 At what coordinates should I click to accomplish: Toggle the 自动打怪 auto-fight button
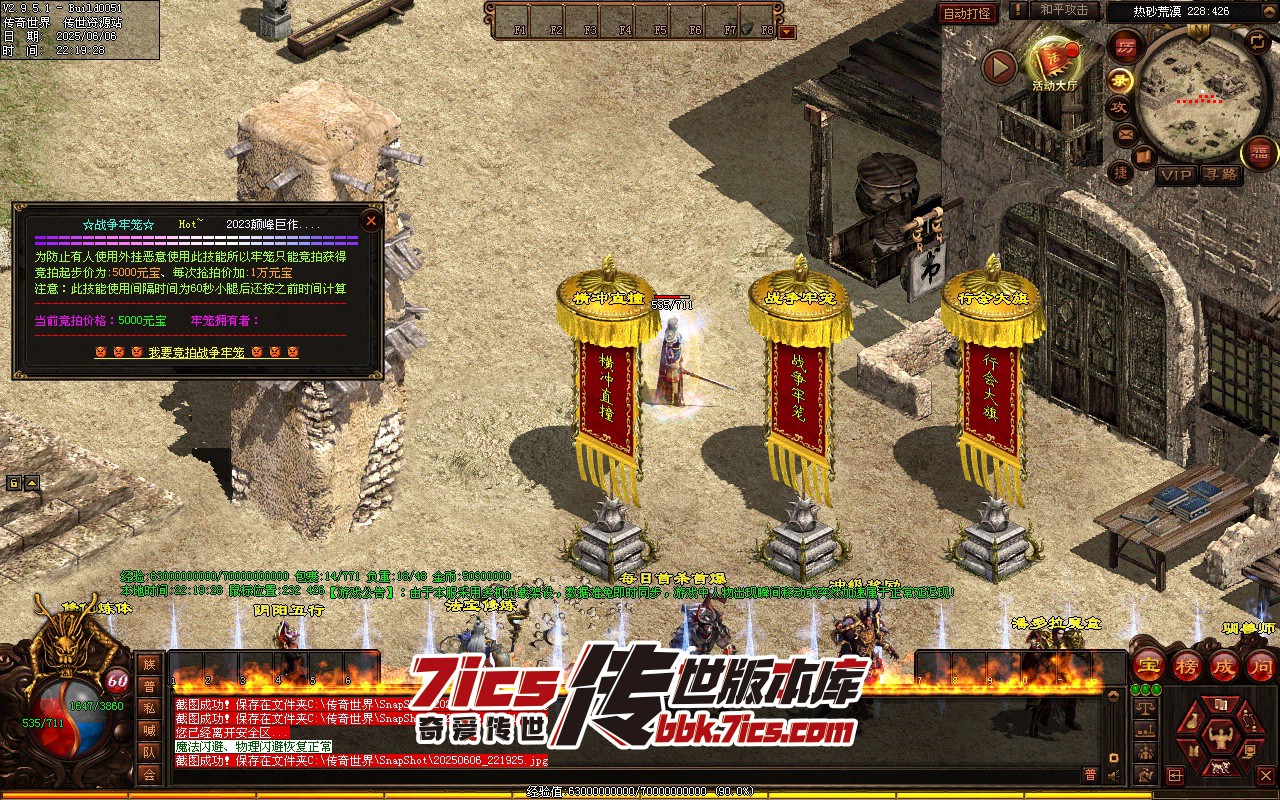tap(967, 13)
